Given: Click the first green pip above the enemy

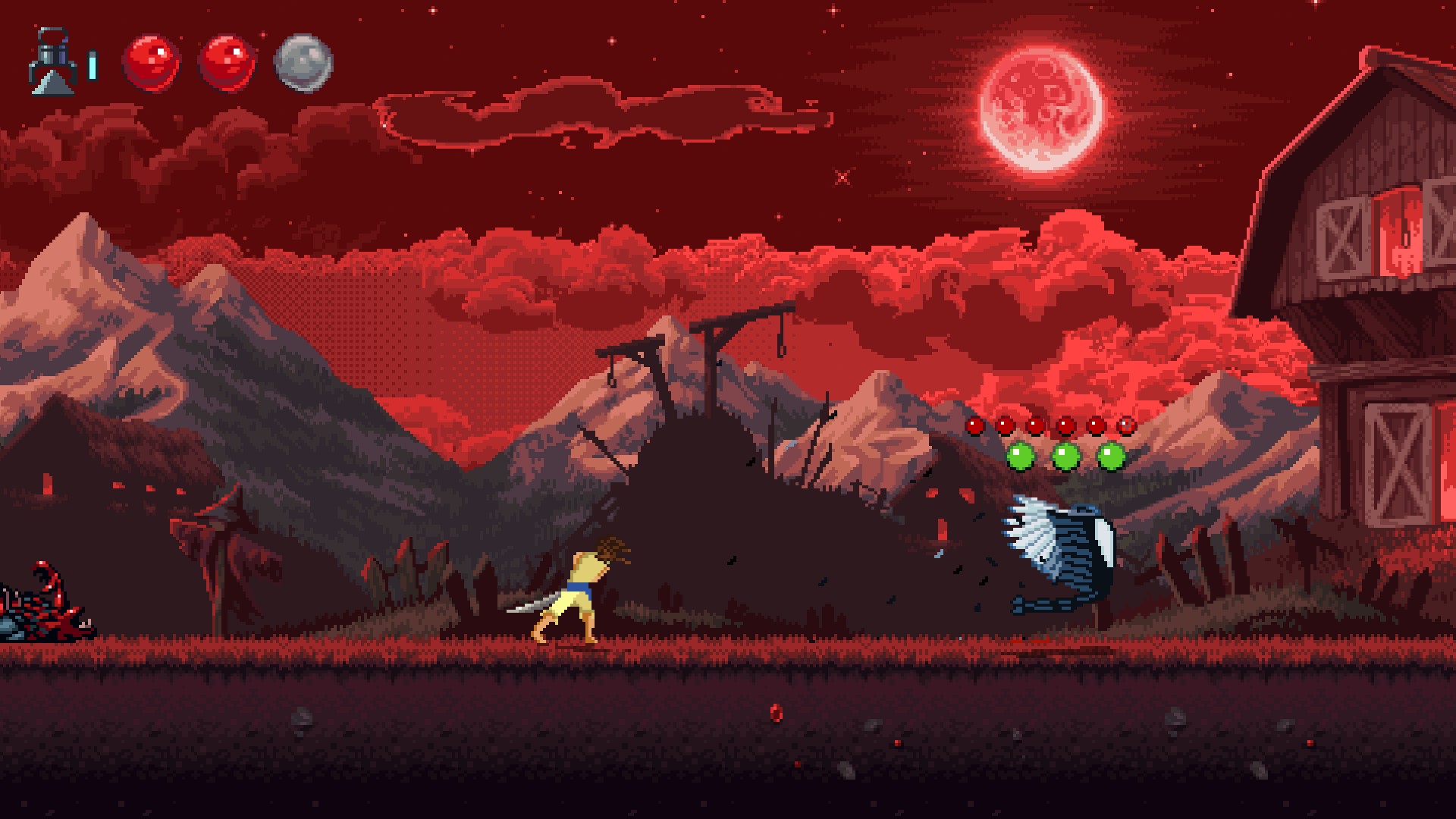Looking at the screenshot, I should [1020, 455].
